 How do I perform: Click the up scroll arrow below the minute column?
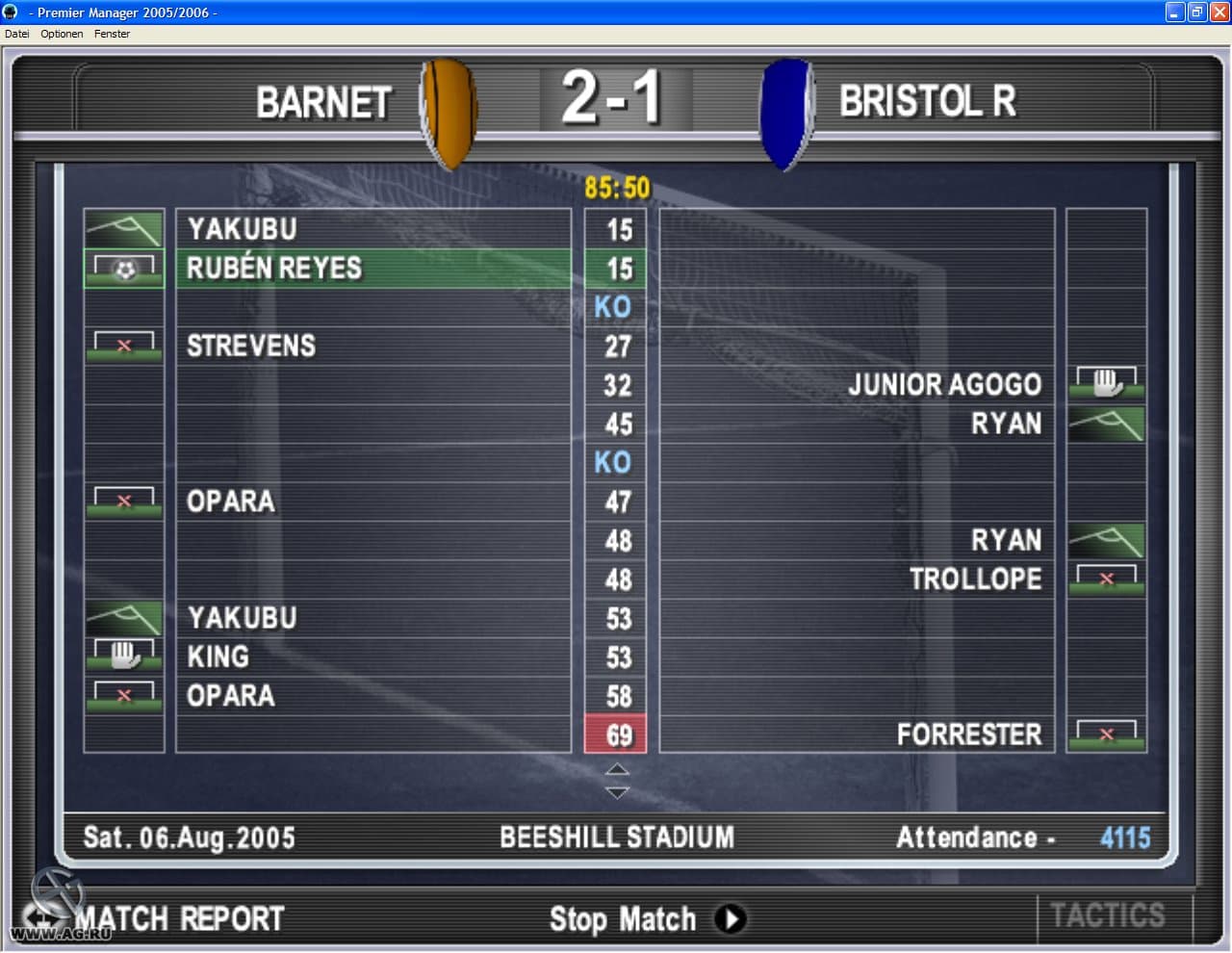click(615, 768)
